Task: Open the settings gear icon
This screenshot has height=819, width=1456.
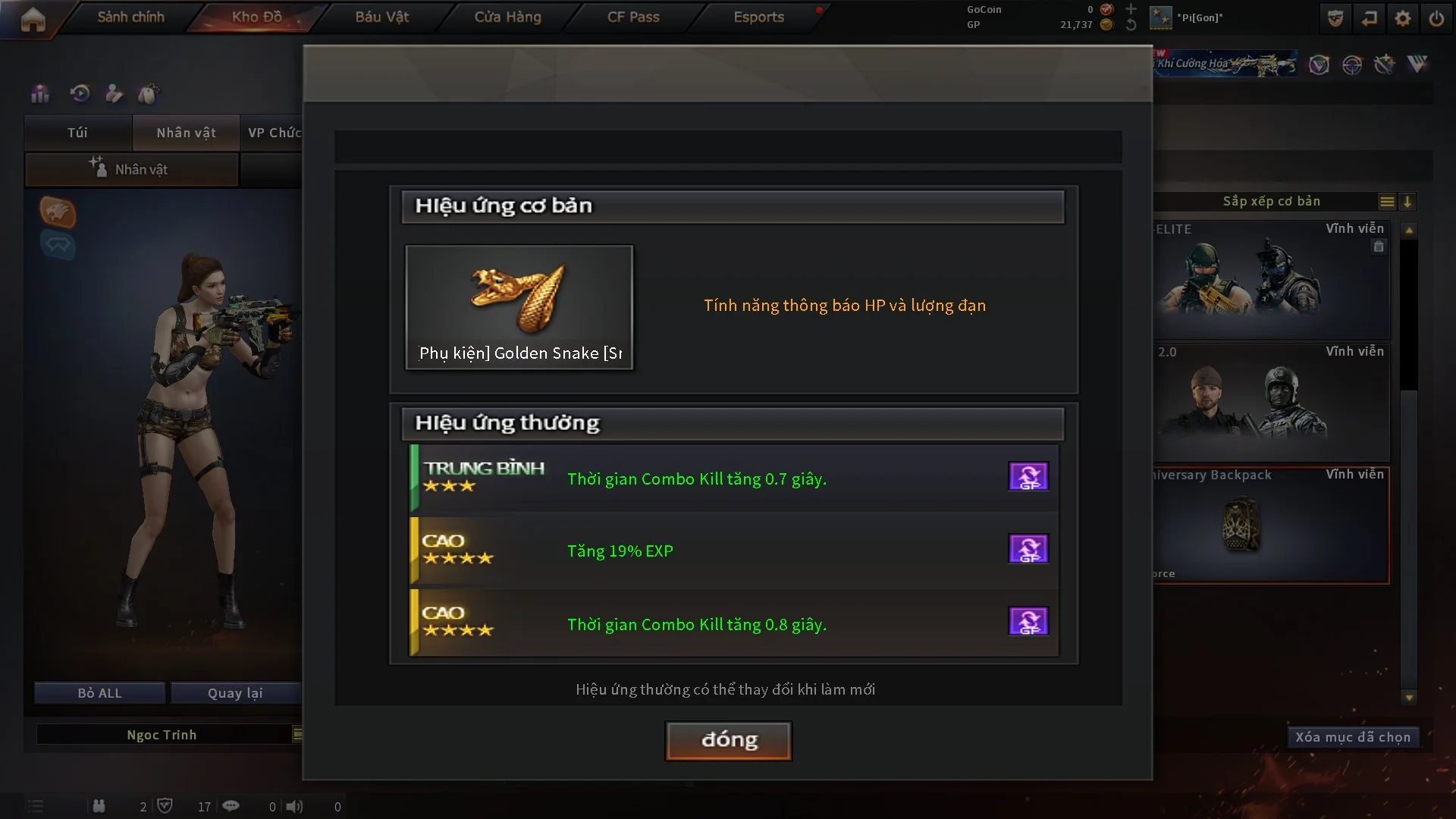Action: coord(1403,18)
